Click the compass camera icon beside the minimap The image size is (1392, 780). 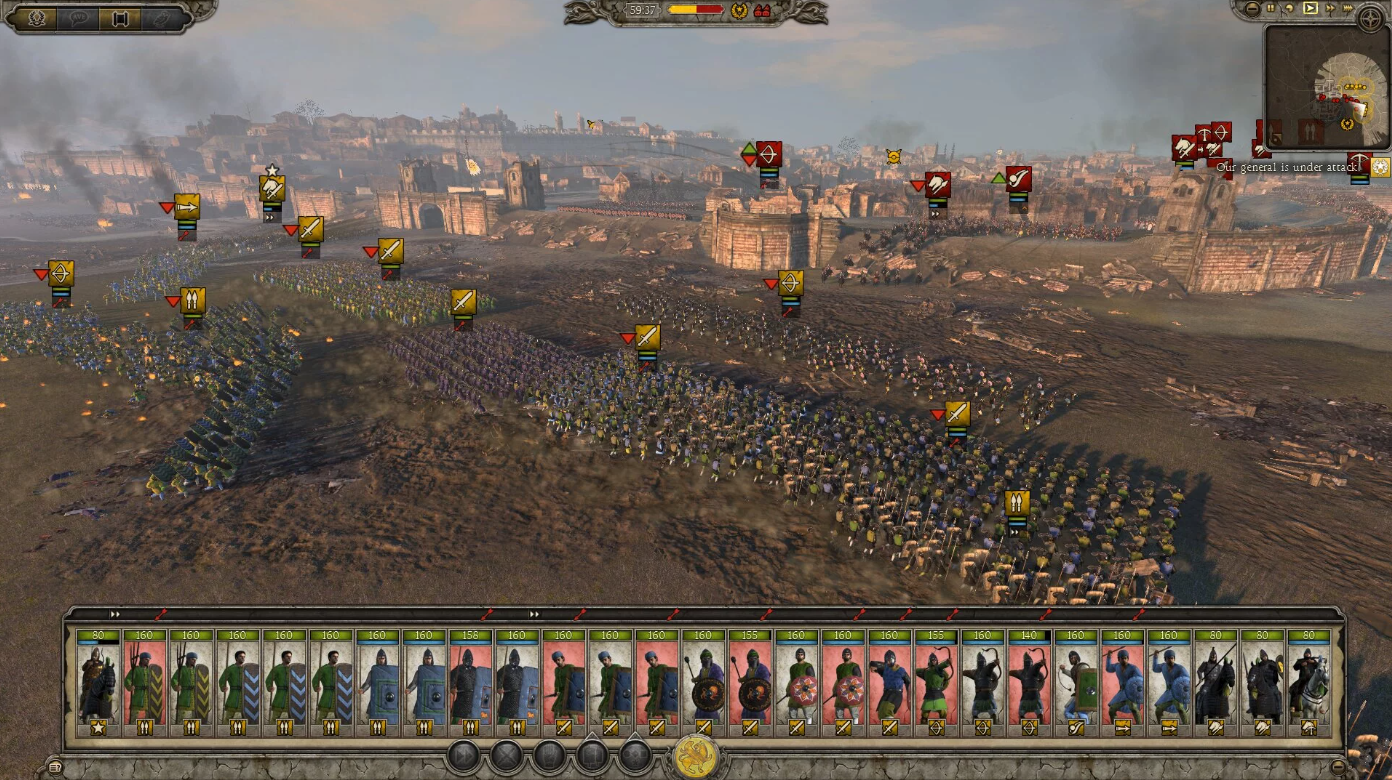[x=1371, y=18]
